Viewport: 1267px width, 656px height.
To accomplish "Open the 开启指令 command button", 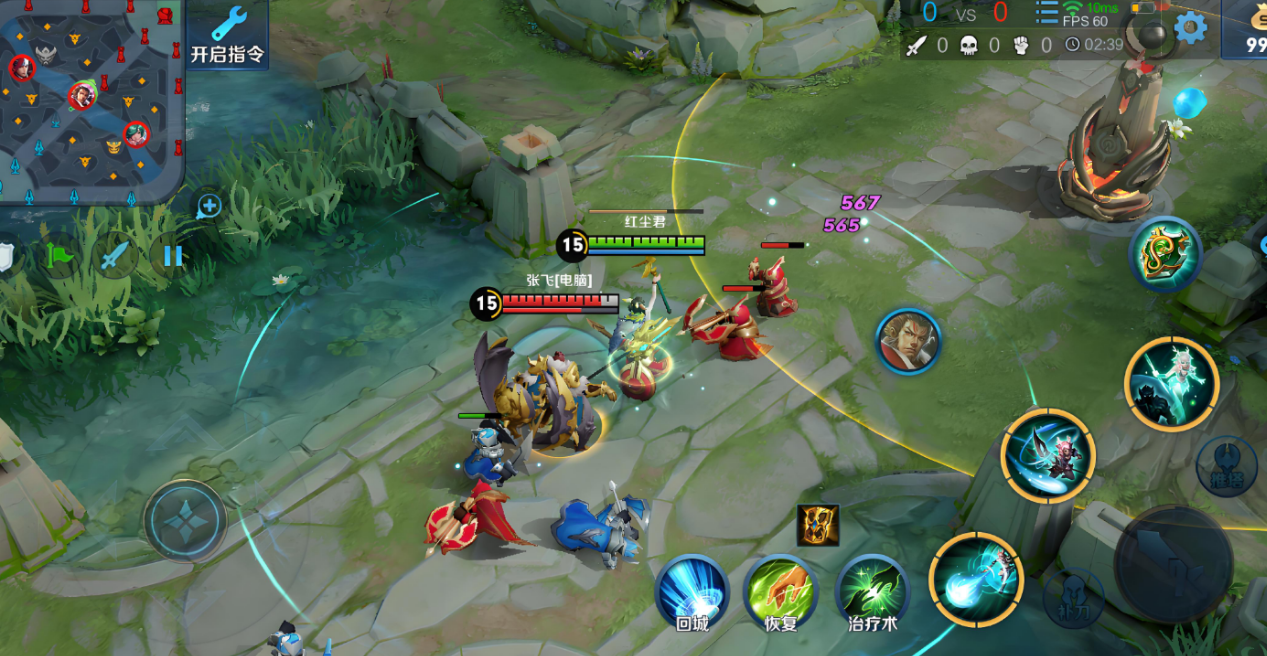I will point(228,35).
